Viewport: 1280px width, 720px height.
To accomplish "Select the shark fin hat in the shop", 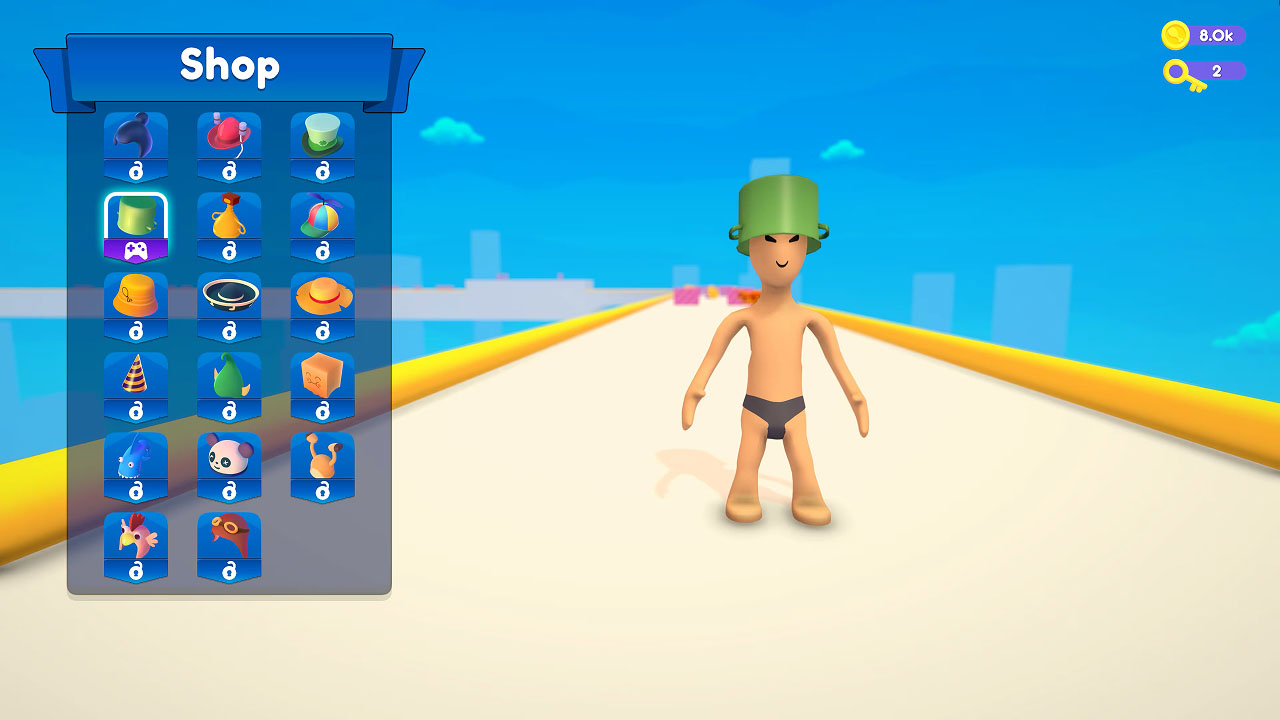I will pyautogui.click(x=135, y=138).
